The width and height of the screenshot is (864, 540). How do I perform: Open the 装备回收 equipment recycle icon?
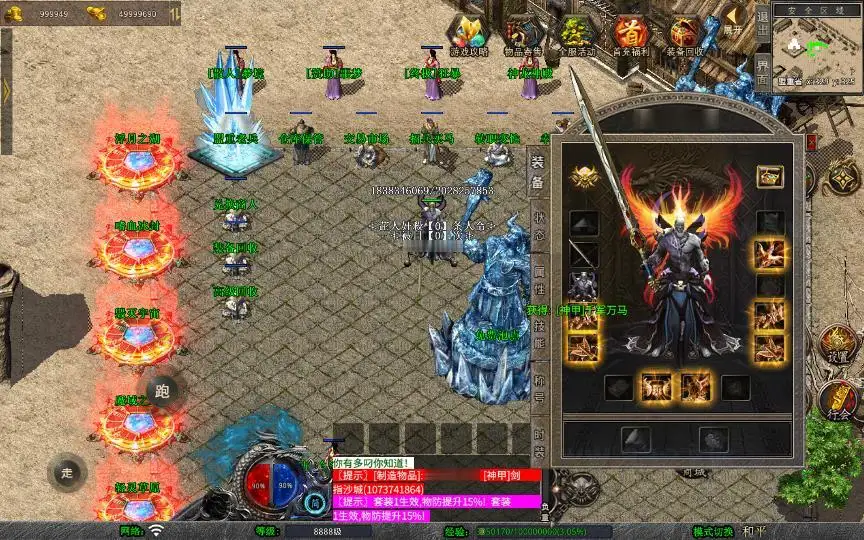coord(685,35)
